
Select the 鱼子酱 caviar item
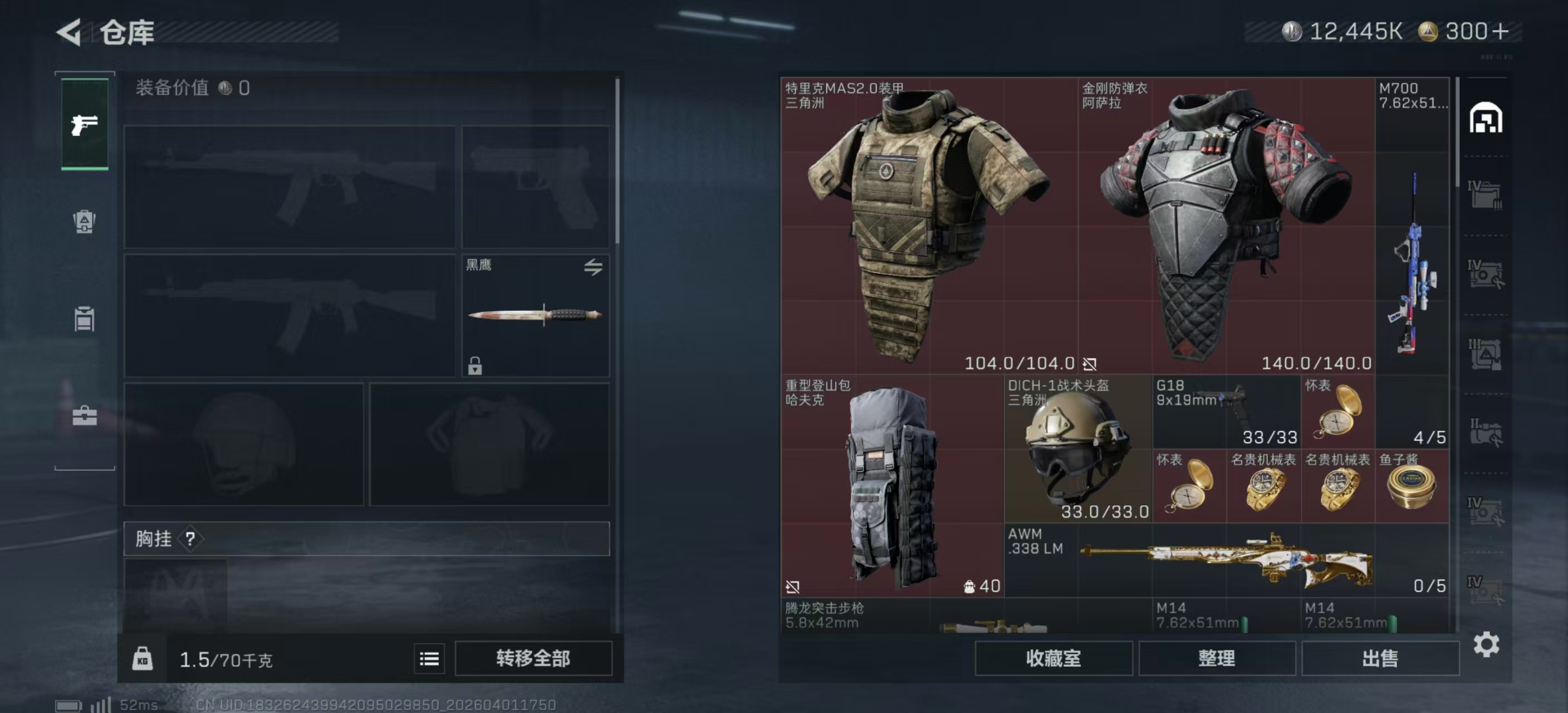tap(1412, 486)
